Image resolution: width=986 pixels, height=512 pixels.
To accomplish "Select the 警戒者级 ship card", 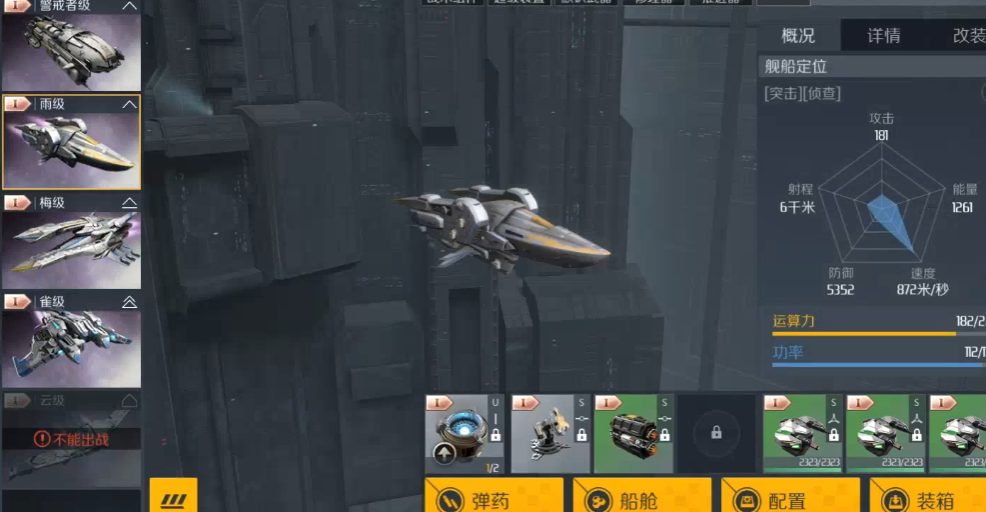I will tap(71, 46).
